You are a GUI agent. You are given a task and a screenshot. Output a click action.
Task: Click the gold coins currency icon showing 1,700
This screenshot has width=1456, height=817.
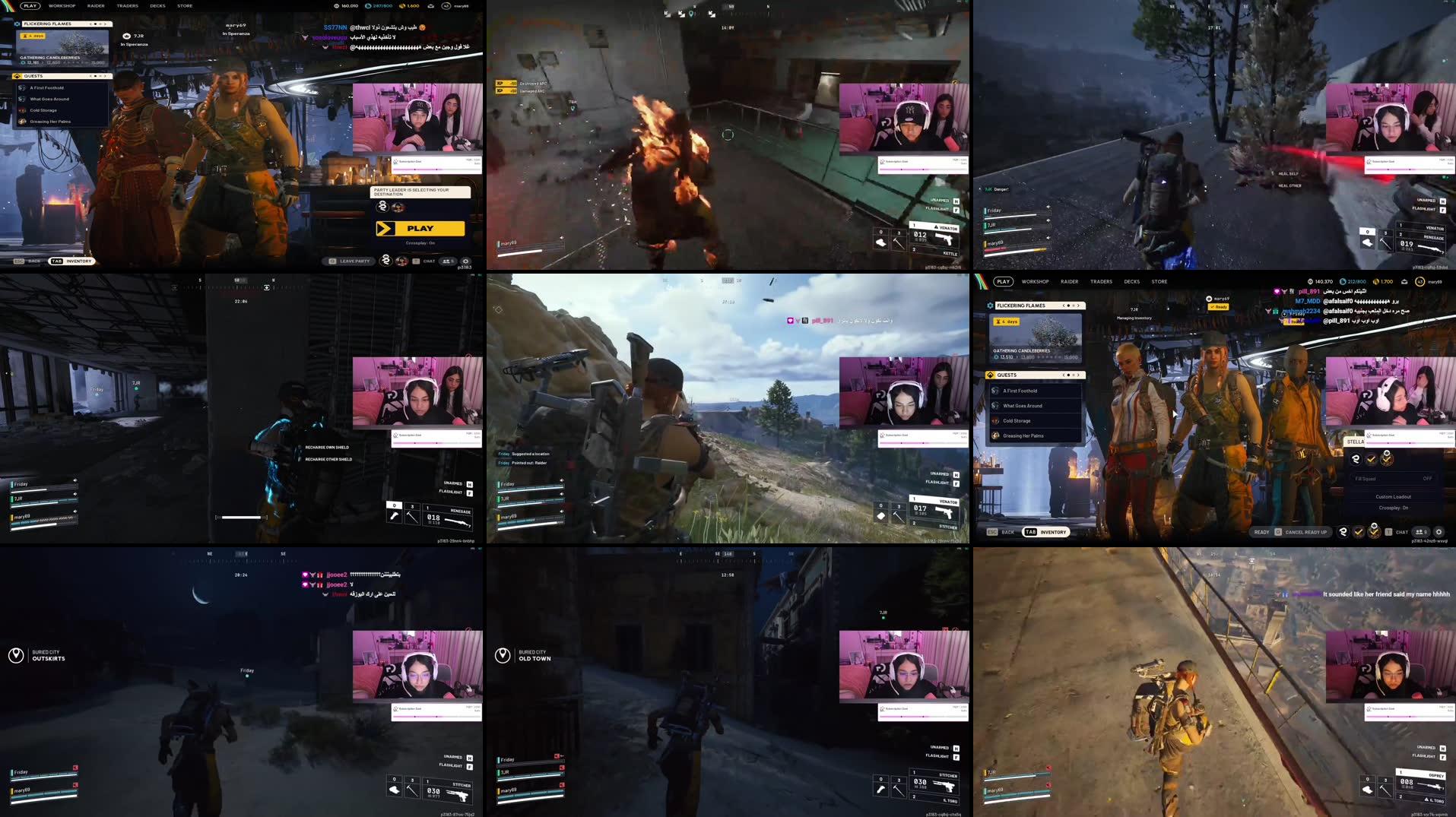pos(1378,281)
